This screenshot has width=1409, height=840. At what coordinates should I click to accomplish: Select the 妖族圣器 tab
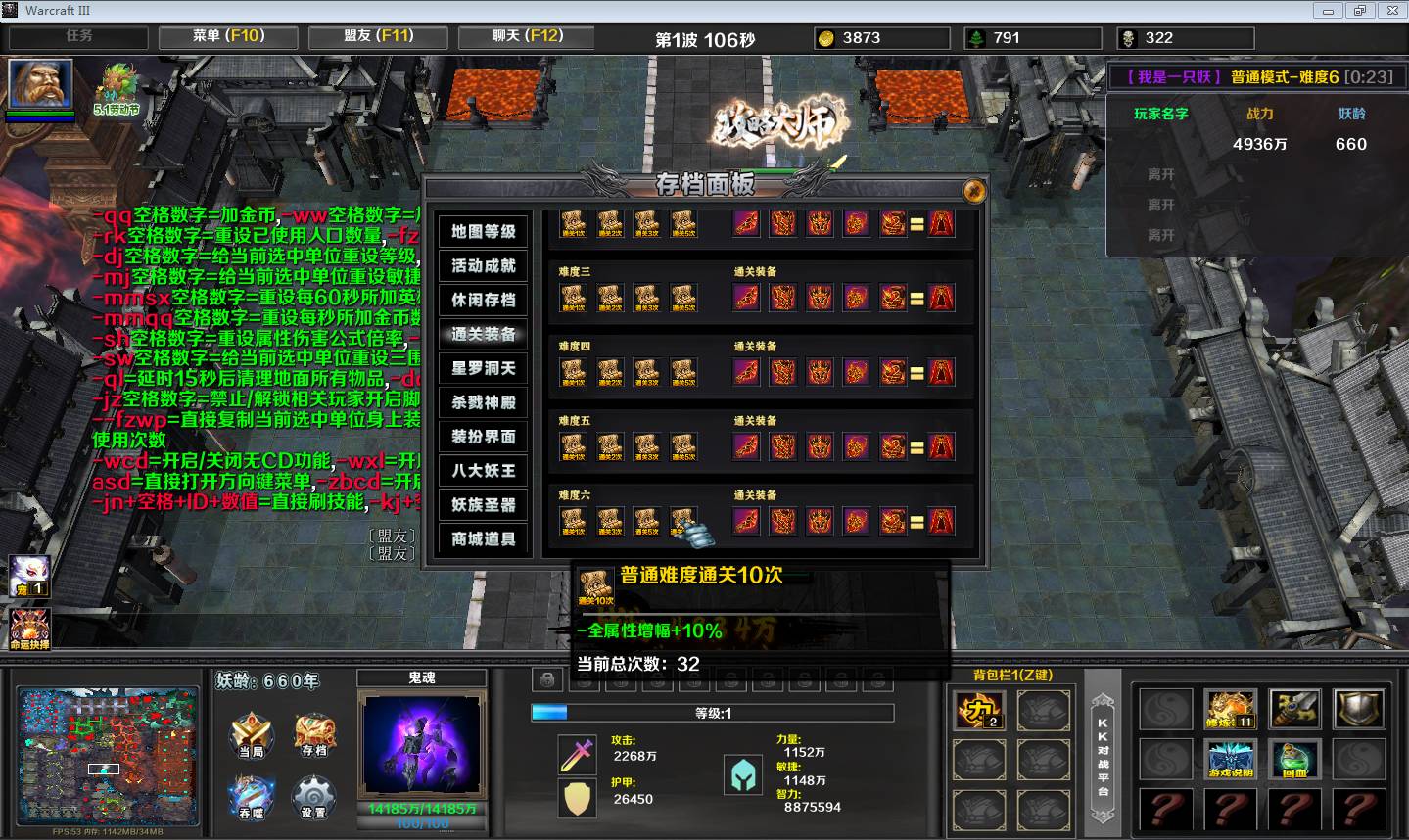point(484,505)
